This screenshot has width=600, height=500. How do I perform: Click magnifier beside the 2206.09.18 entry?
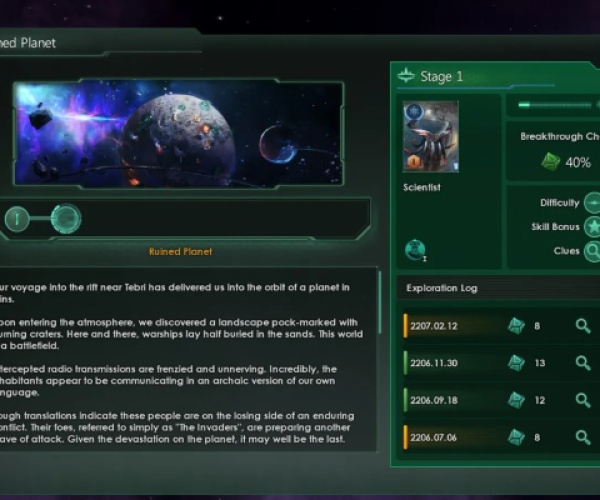tap(583, 400)
